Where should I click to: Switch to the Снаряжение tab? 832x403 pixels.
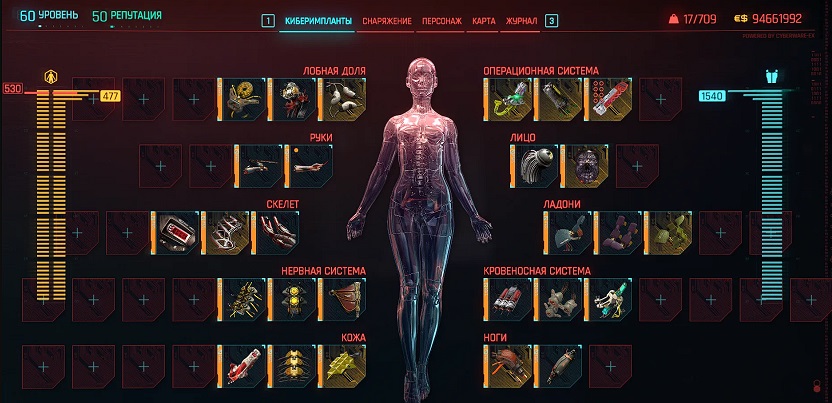point(387,20)
